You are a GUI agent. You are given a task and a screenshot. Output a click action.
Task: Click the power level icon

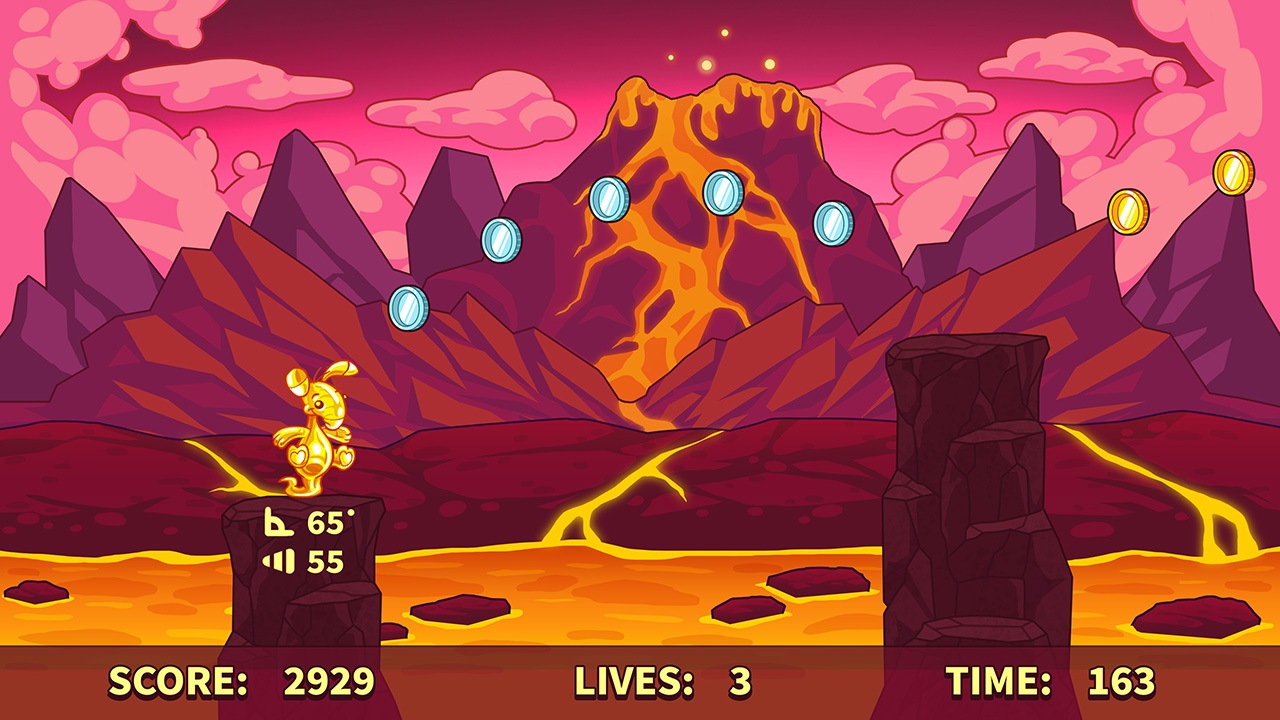click(280, 560)
